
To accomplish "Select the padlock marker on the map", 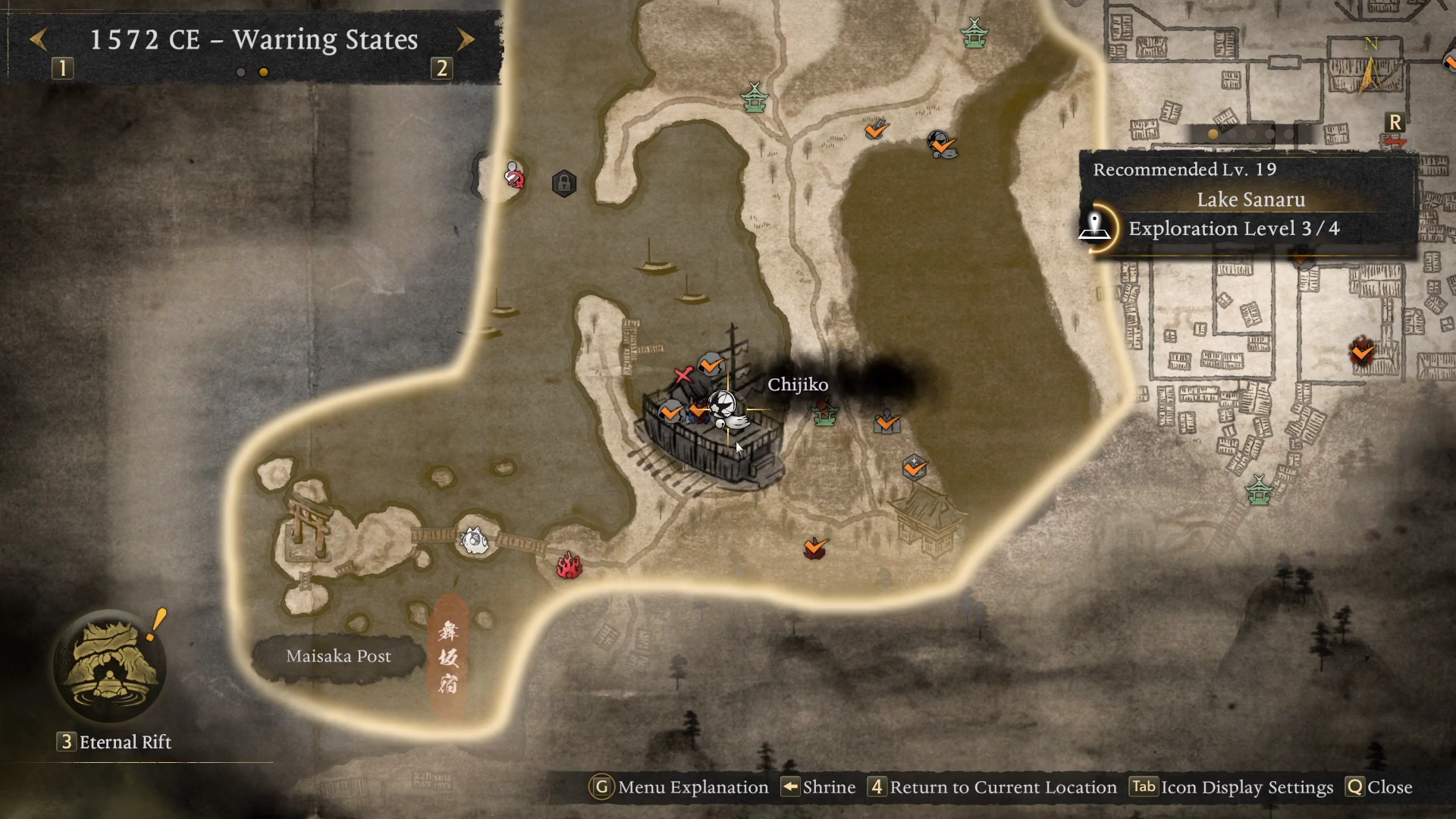I will (x=564, y=184).
